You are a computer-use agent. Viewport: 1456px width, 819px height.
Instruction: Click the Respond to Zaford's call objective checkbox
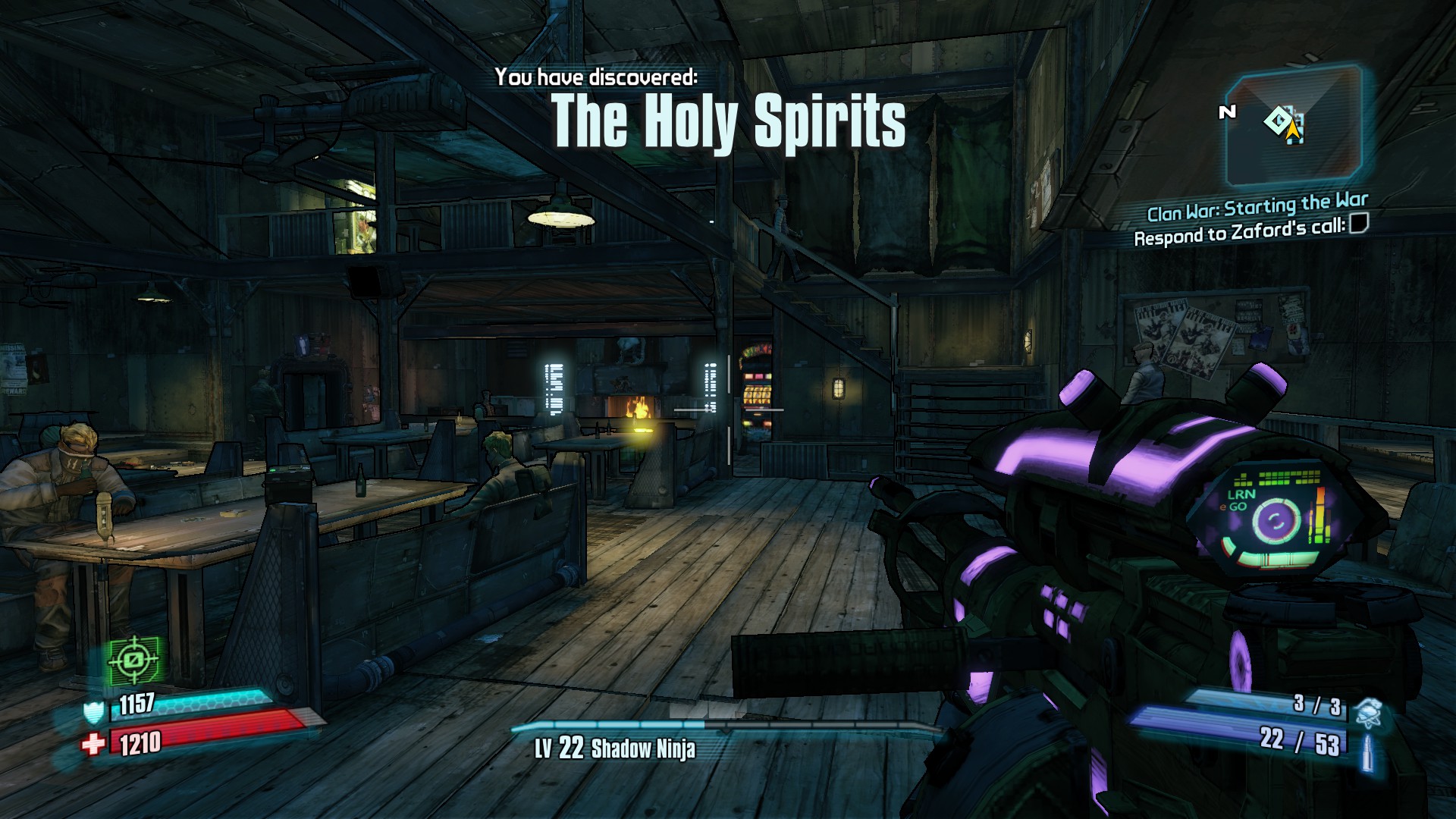click(1358, 224)
